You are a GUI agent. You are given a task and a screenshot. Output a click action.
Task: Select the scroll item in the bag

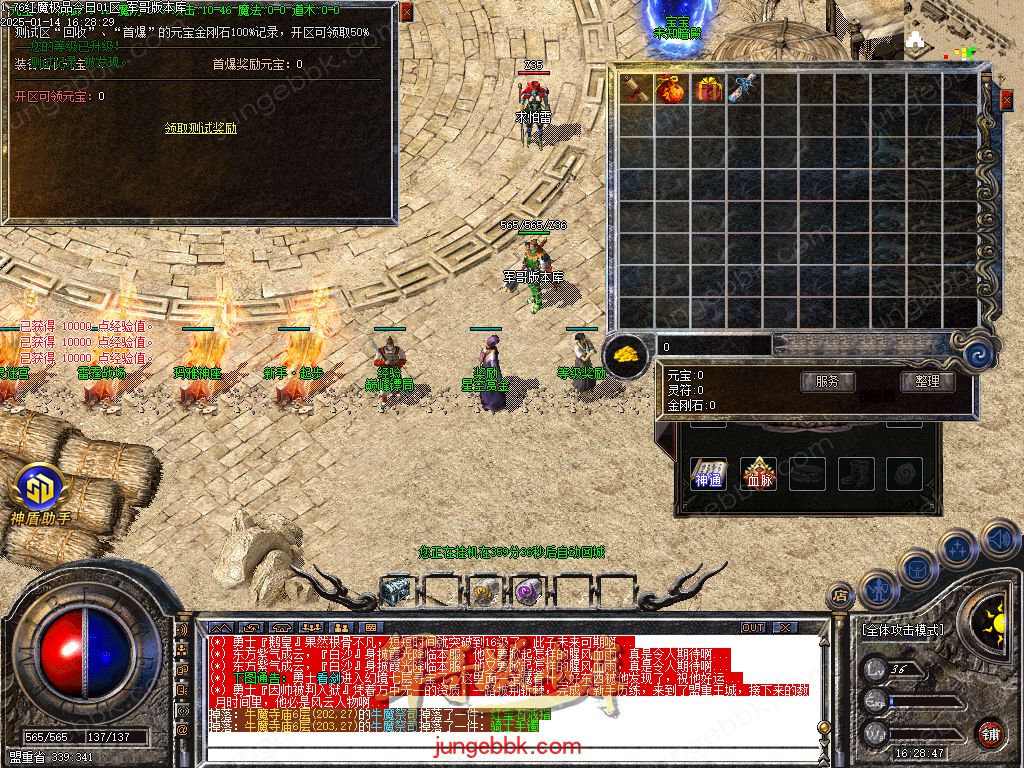pos(634,89)
